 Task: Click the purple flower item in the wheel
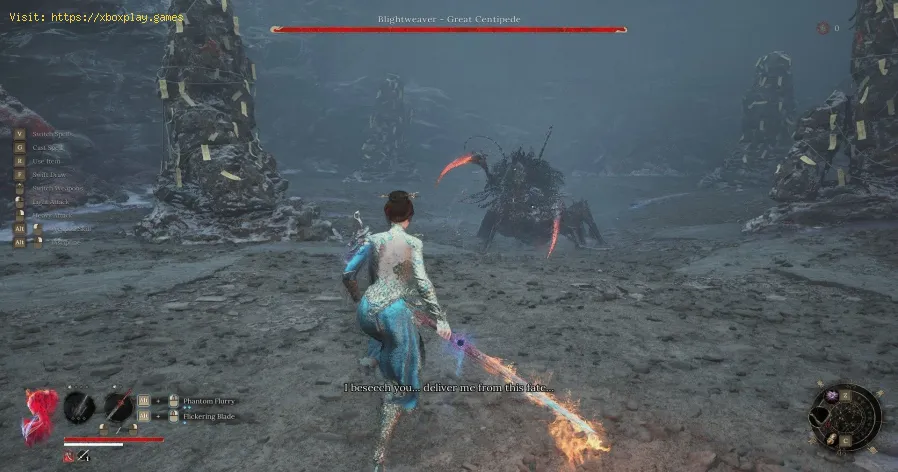831,396
